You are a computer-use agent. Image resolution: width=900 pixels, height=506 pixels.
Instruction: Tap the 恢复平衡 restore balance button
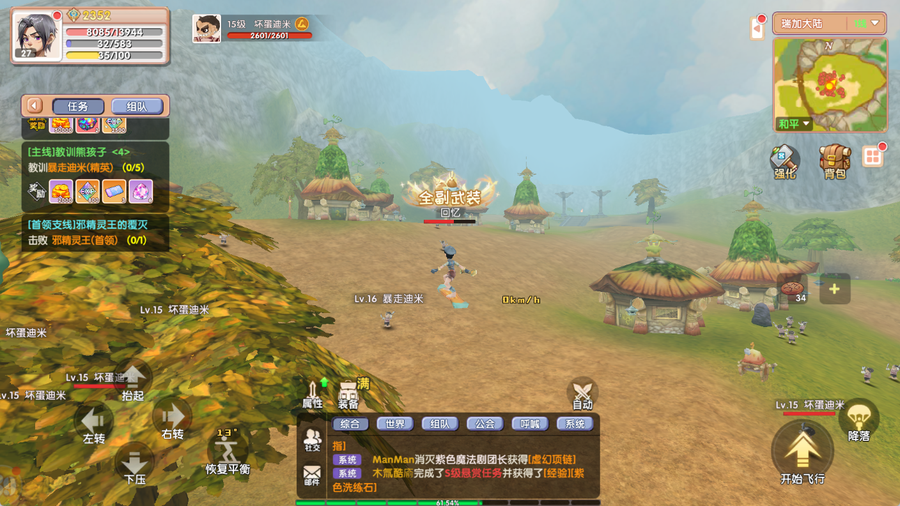(x=228, y=450)
